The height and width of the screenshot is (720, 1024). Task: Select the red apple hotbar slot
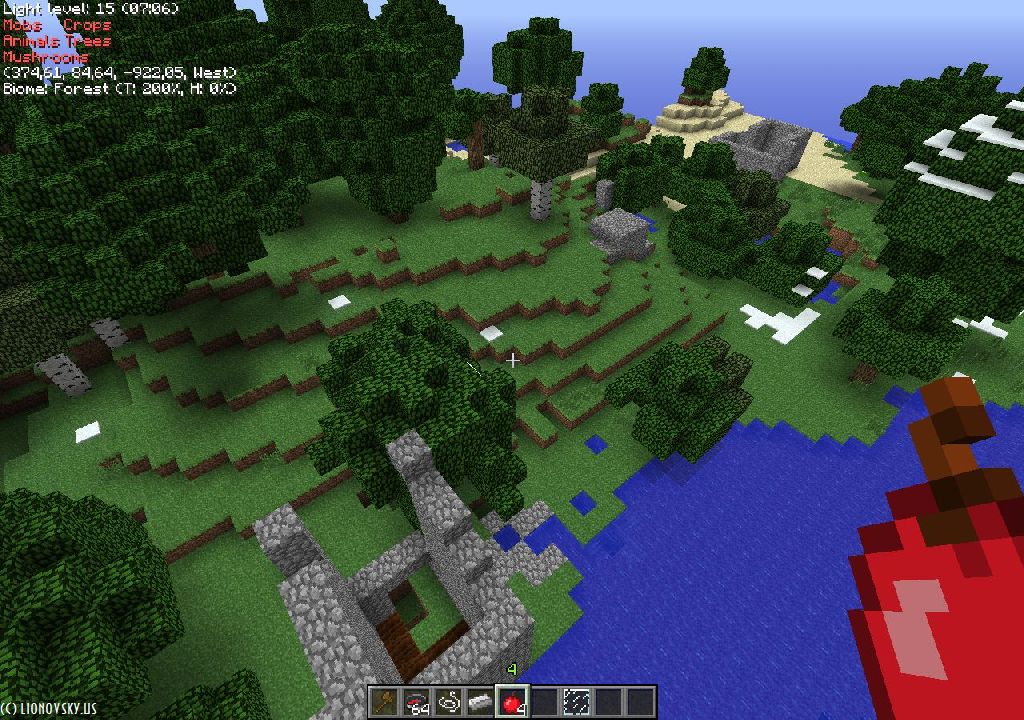513,702
